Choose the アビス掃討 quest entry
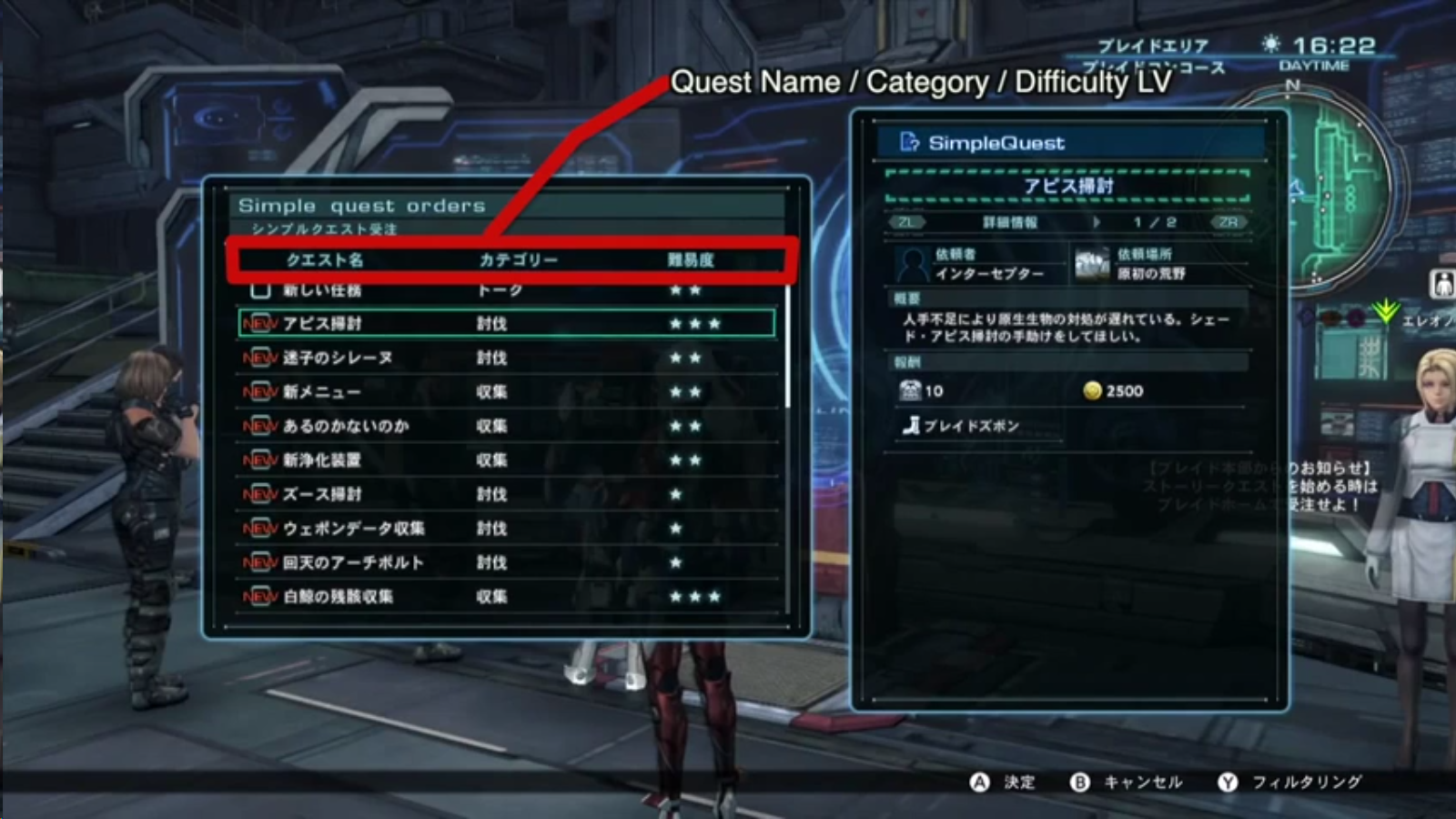The image size is (1456, 819). 322,323
